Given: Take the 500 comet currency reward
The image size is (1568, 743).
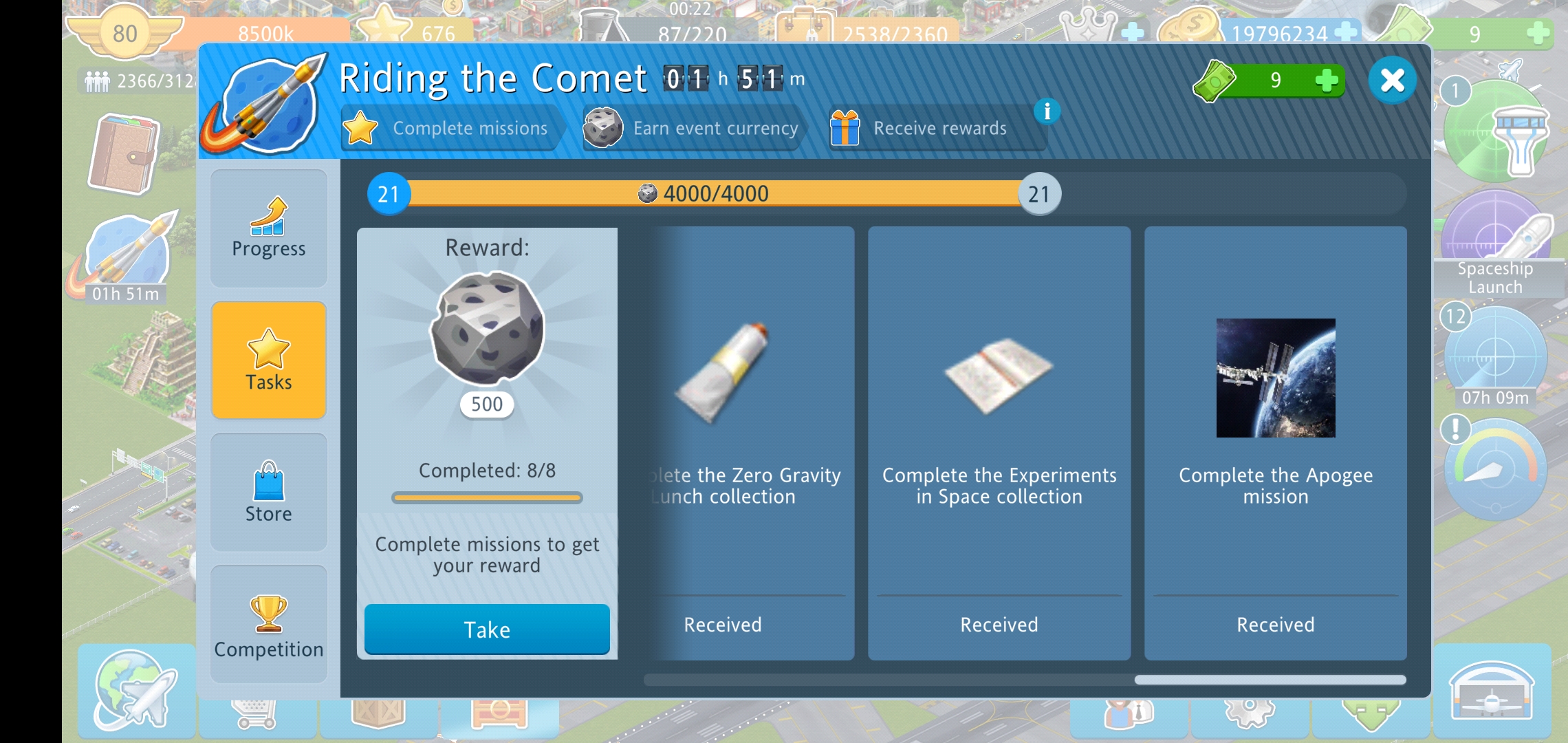Looking at the screenshot, I should click(487, 629).
